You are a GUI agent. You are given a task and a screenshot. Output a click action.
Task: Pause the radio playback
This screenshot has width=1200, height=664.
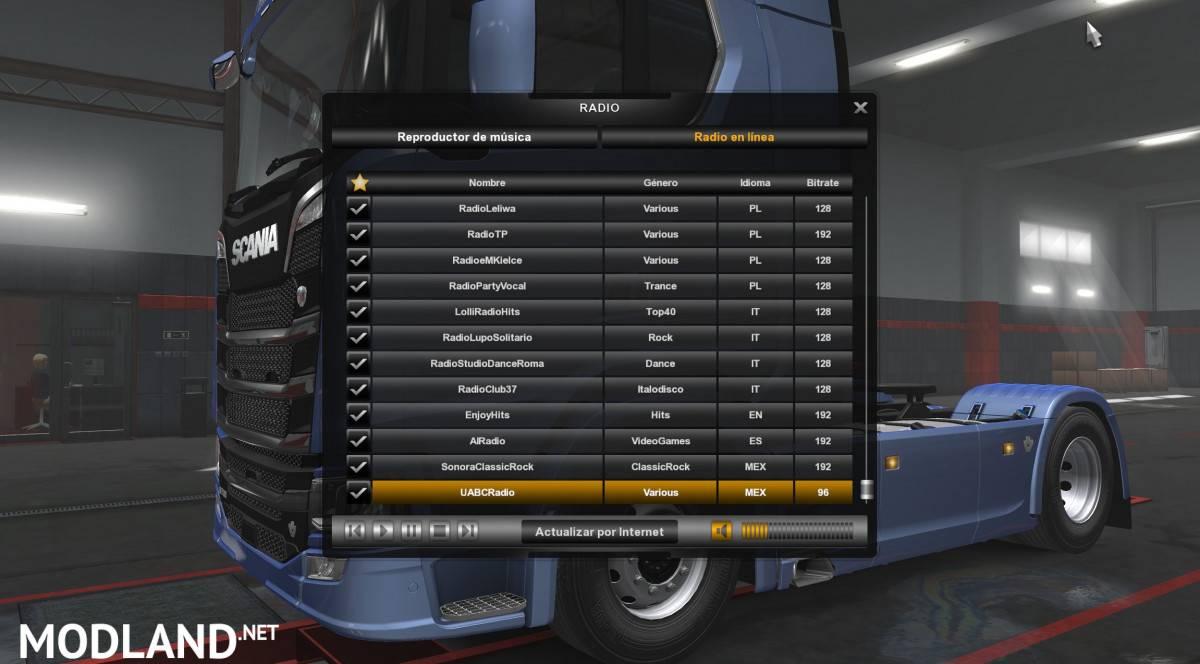tap(411, 531)
